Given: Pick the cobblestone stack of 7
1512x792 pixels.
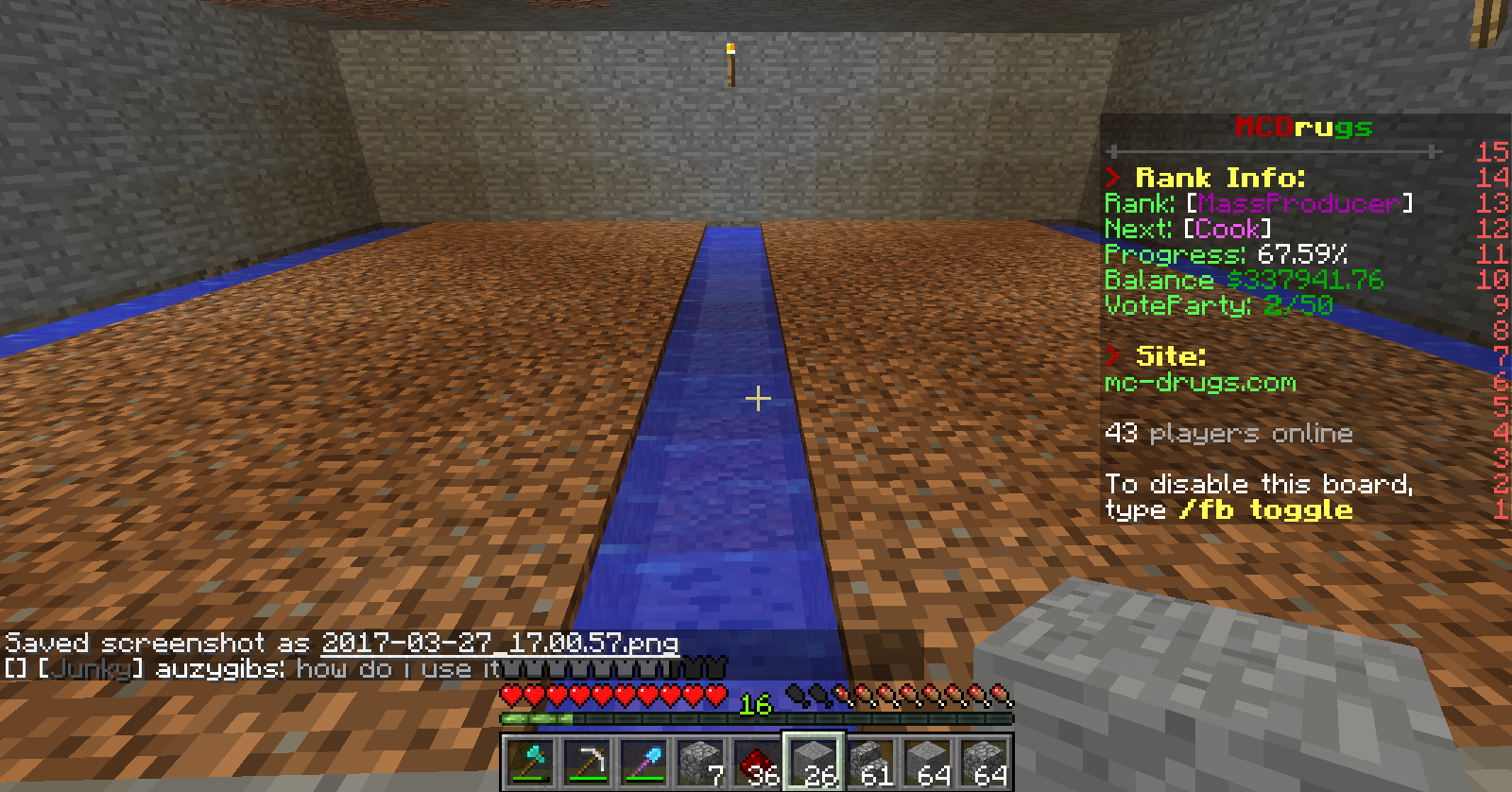Looking at the screenshot, I should tap(700, 762).
